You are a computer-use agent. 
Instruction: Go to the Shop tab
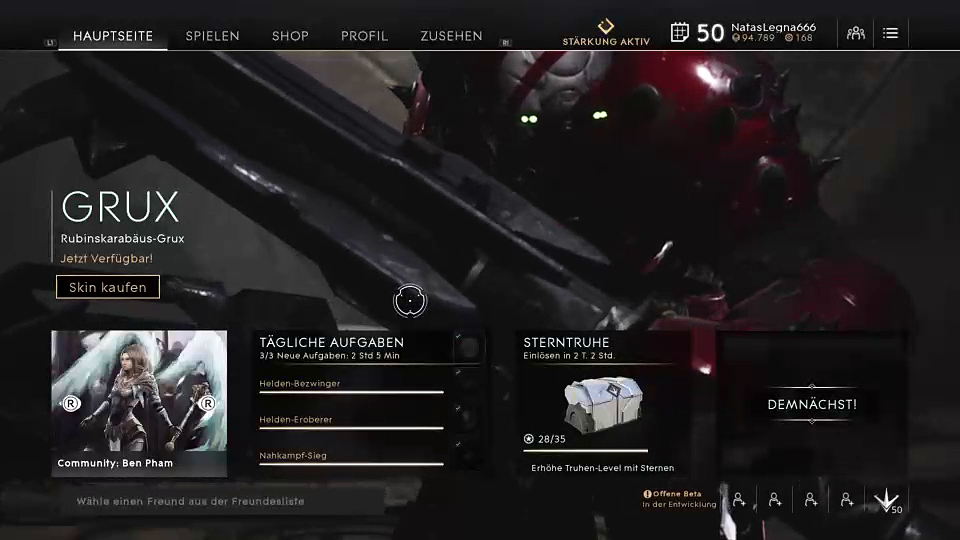point(290,36)
